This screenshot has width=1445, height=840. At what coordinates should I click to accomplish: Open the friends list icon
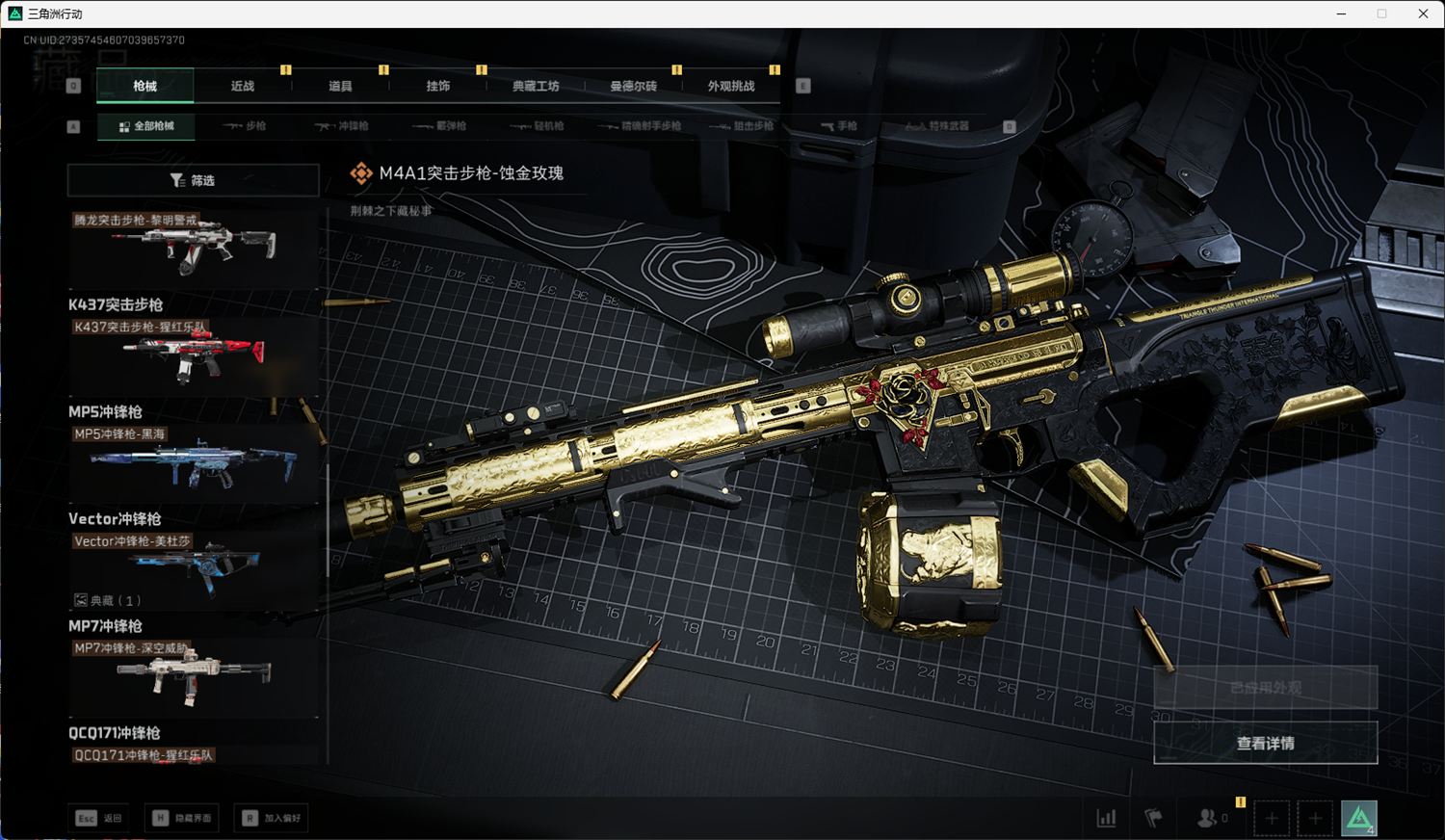(x=1207, y=819)
